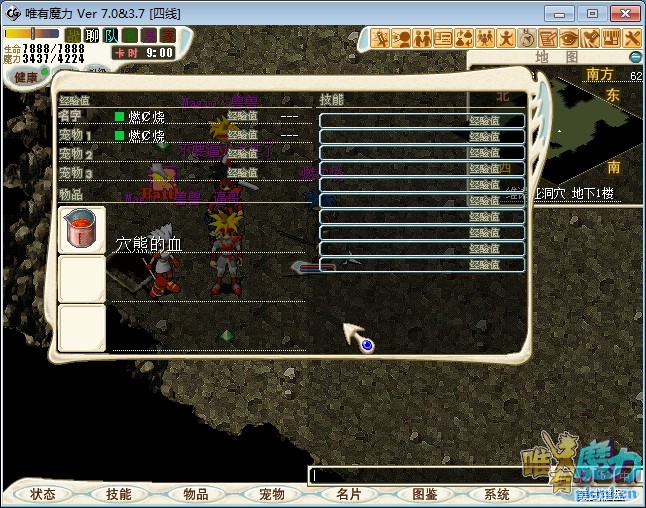Click the two-people icon in top toolbar
The image size is (646, 508).
[x=422, y=38]
